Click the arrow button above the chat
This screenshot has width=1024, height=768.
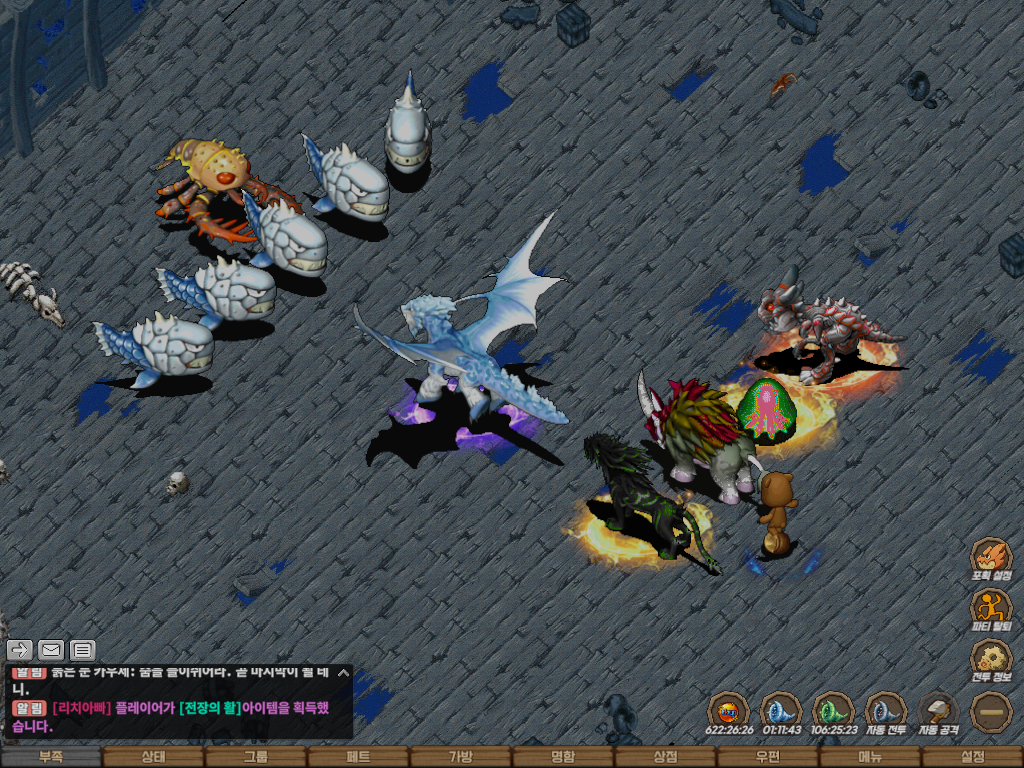pos(20,650)
